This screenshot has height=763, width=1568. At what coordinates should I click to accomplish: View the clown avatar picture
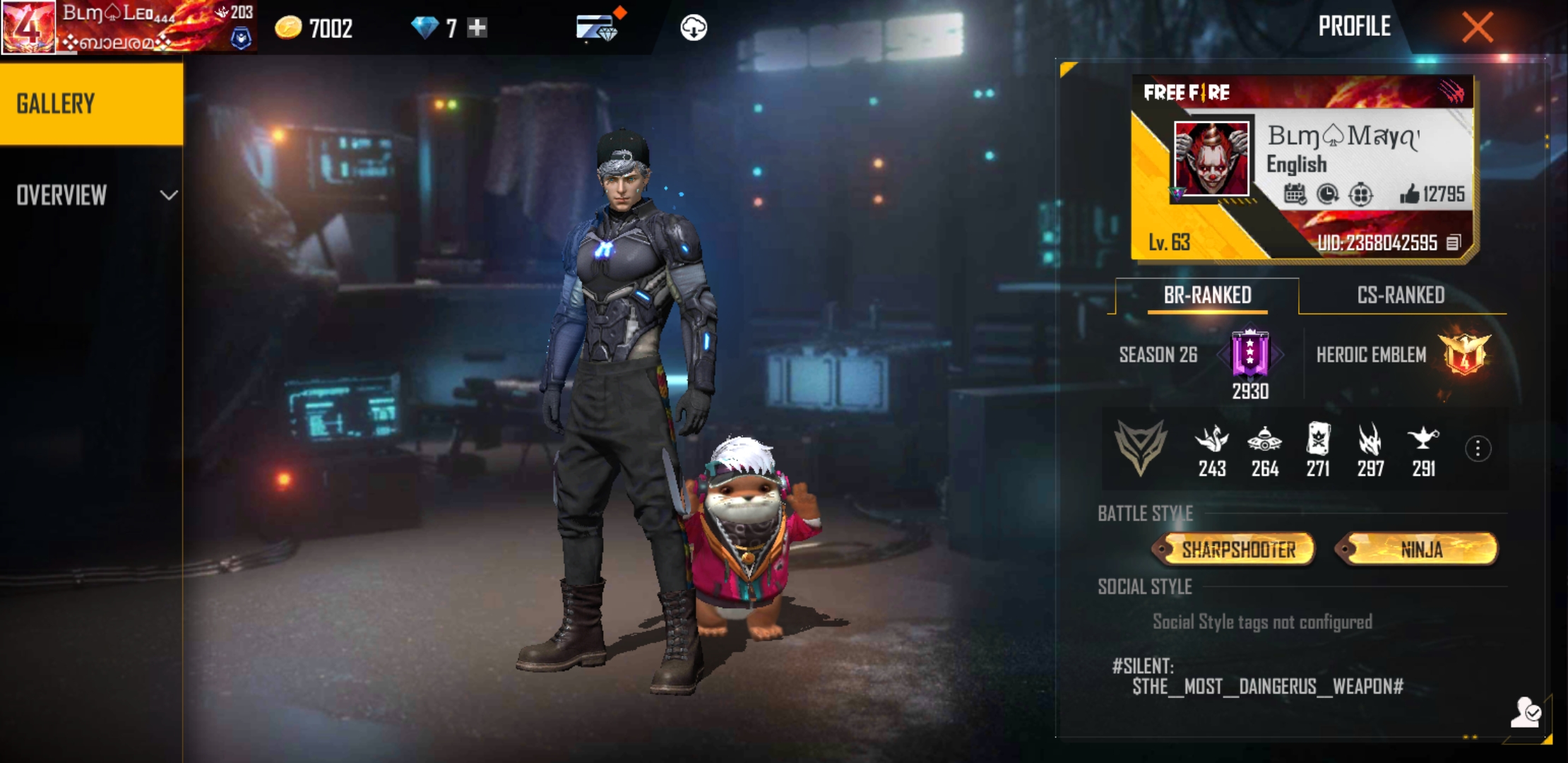tap(1211, 158)
